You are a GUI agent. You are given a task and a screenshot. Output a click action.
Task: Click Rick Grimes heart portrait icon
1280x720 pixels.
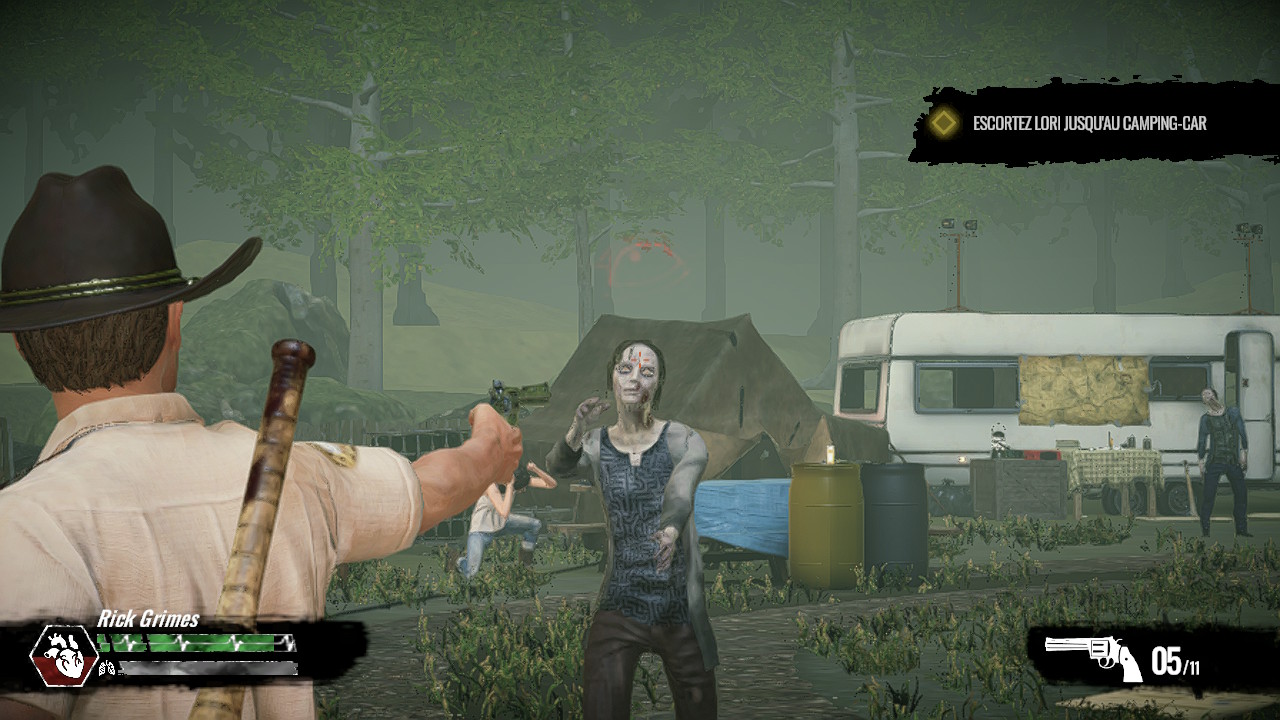(x=63, y=655)
